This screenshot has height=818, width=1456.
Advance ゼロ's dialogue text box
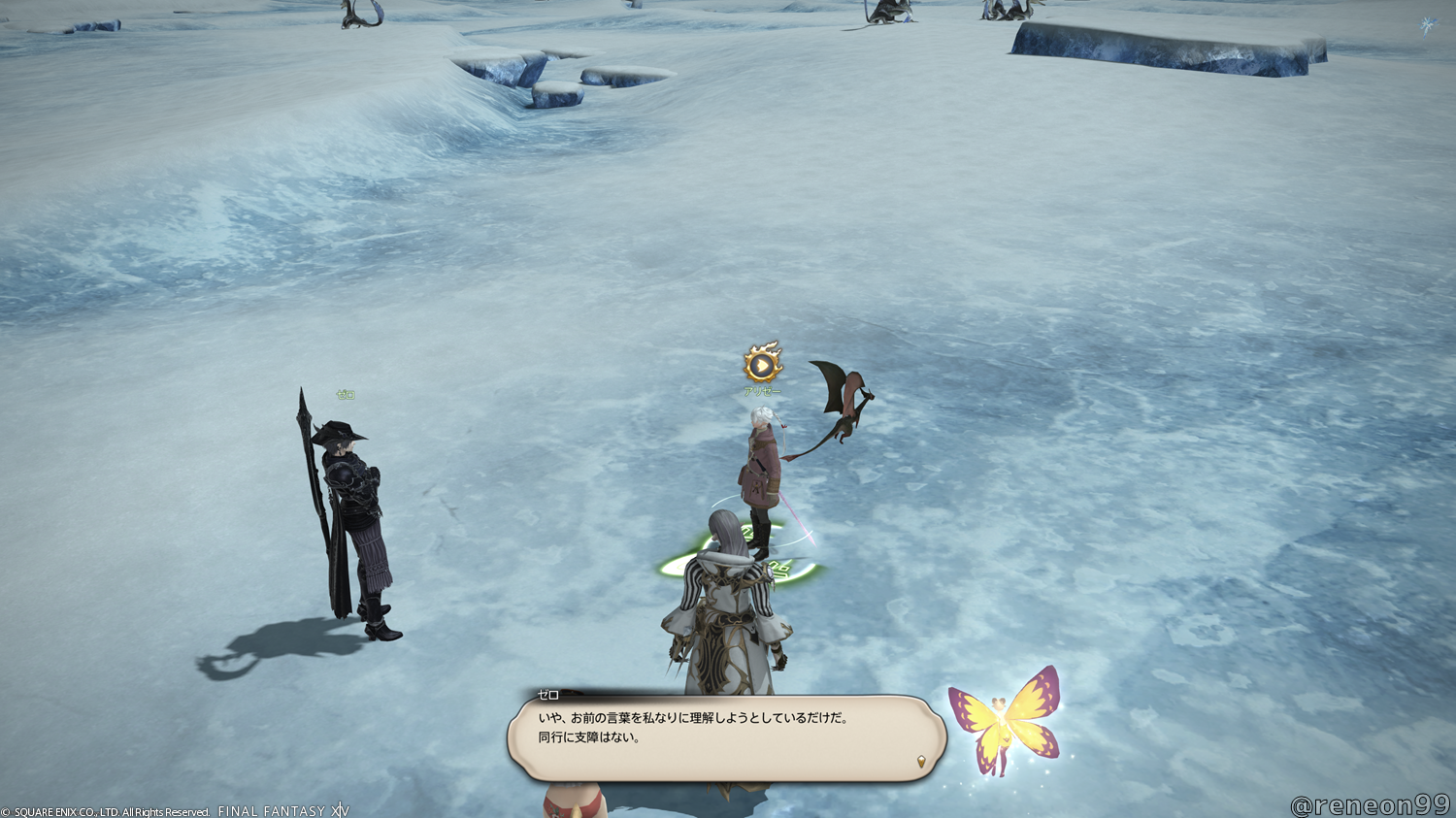coord(725,737)
